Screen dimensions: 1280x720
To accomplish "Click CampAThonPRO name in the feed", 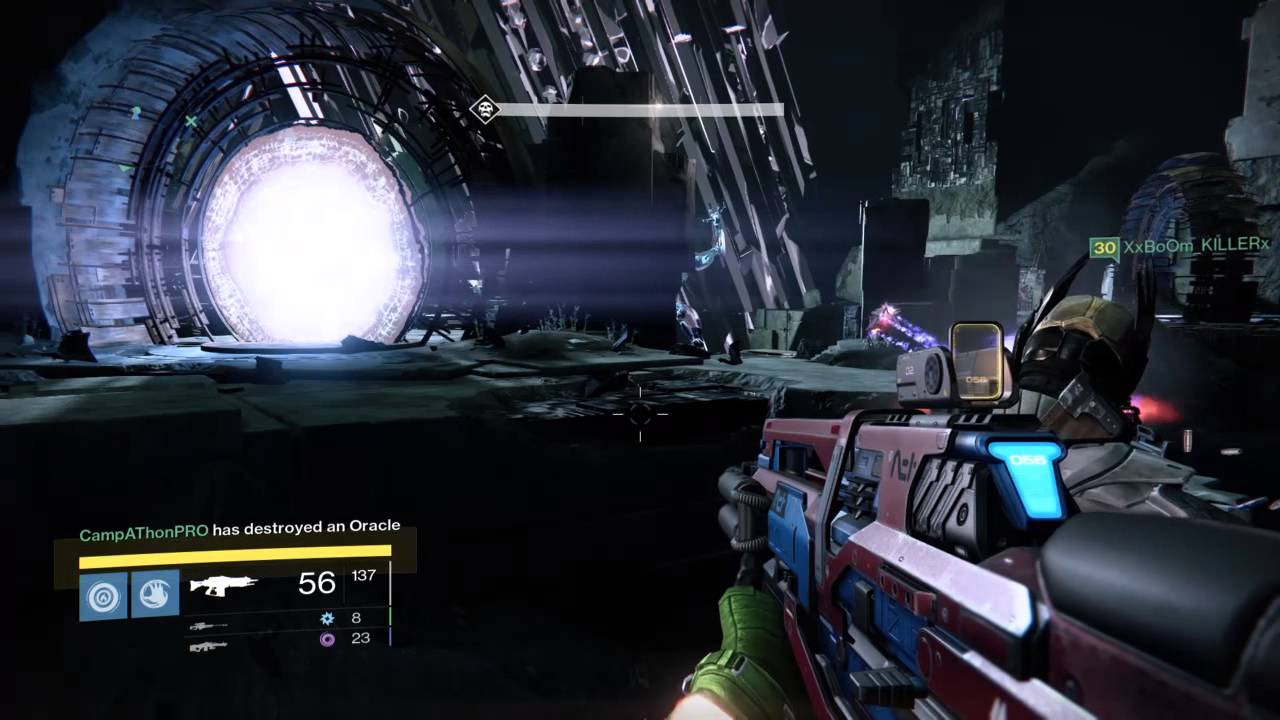I will click(x=144, y=534).
